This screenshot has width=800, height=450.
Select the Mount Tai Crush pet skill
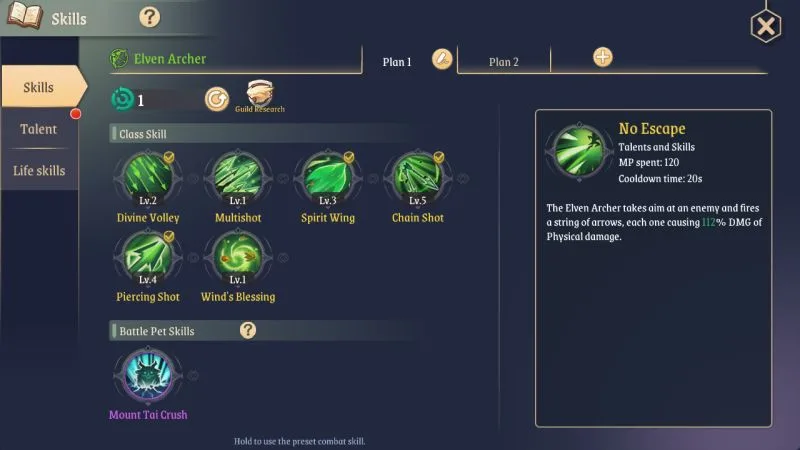[x=148, y=375]
